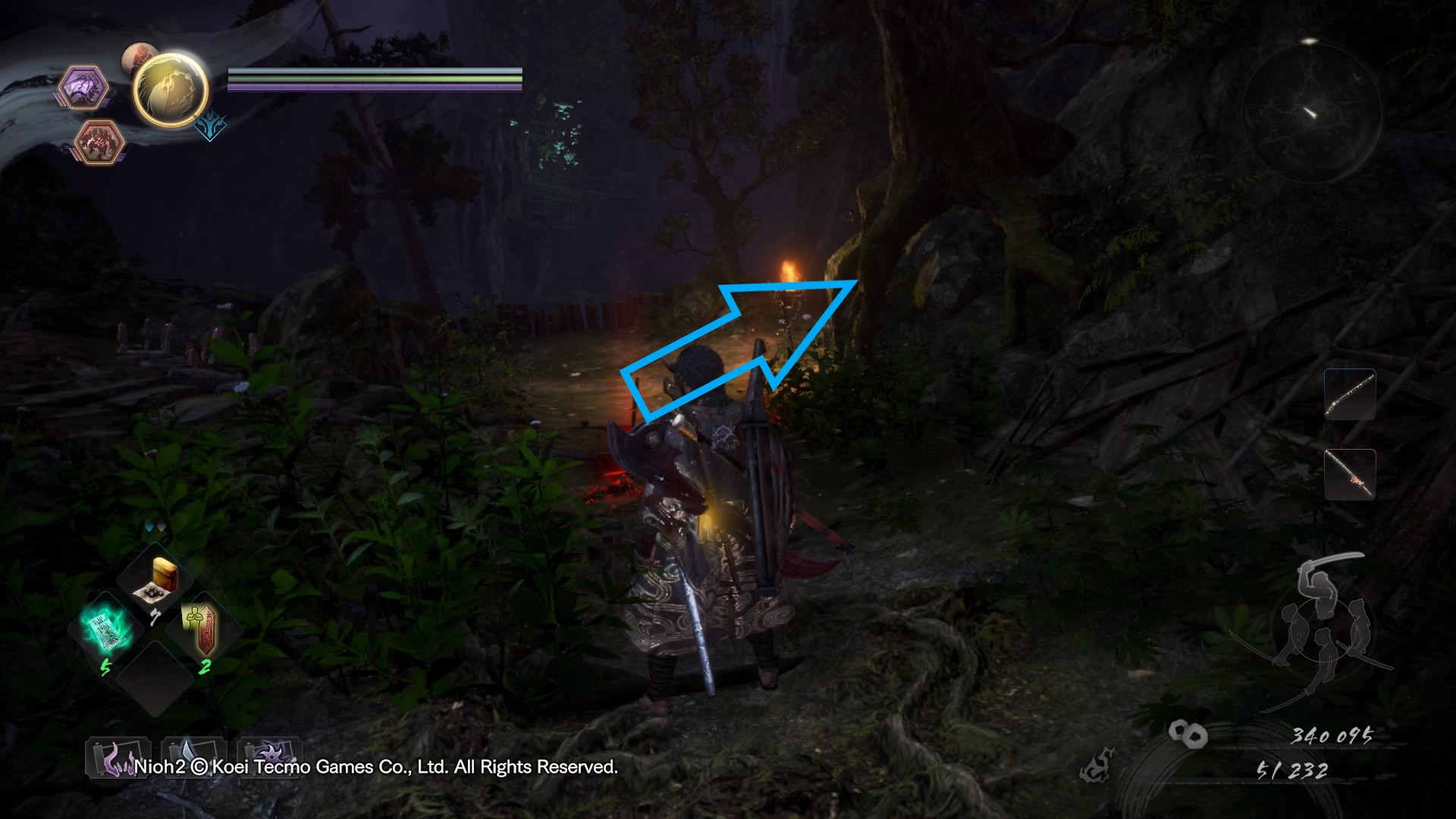
Task: Open the circular minimap compass
Action: (1311, 111)
